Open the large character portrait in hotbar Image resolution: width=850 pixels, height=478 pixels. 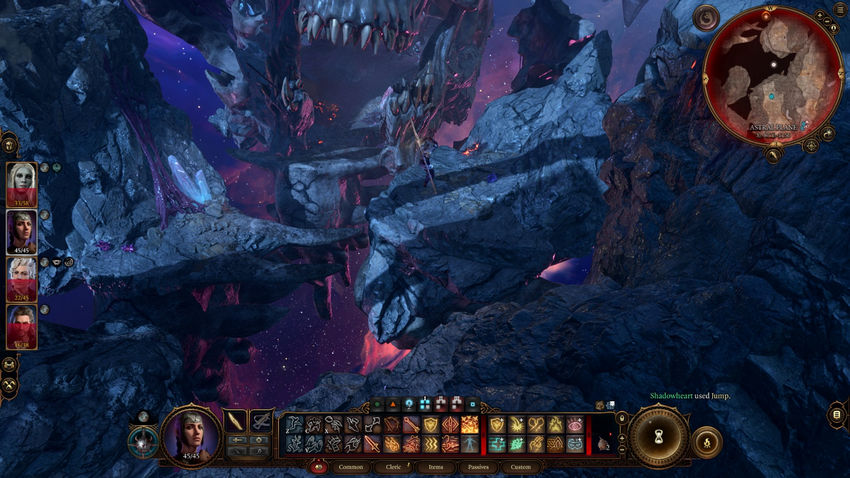point(190,435)
